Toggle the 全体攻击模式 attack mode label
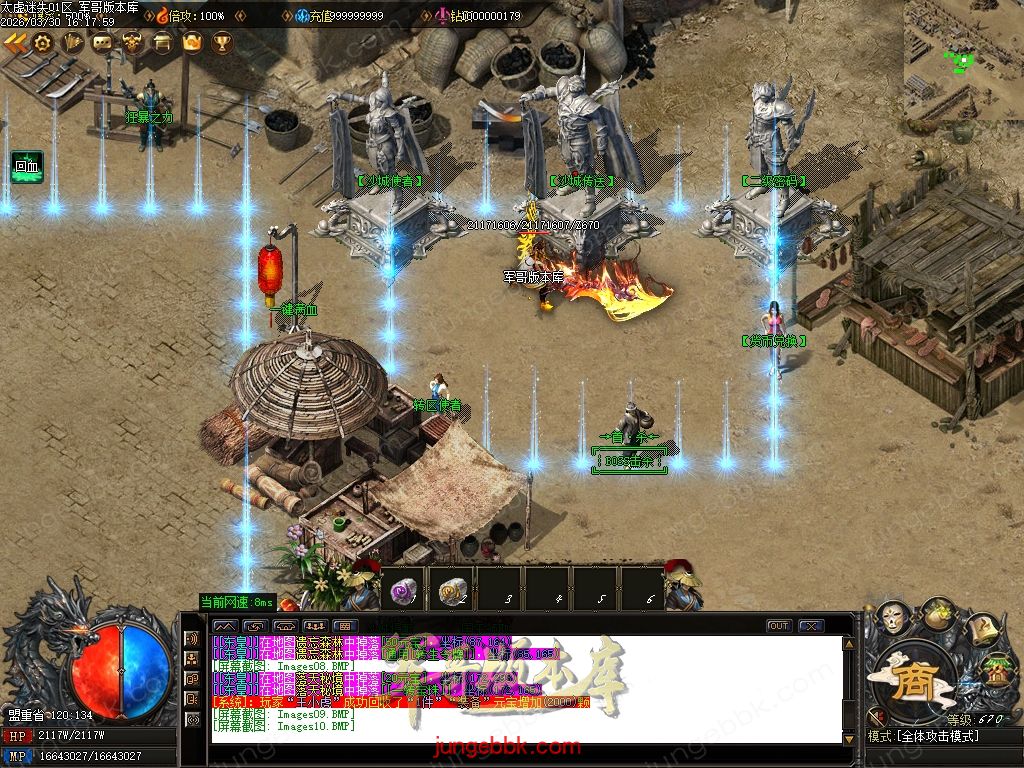Image resolution: width=1024 pixels, height=768 pixels. (938, 736)
